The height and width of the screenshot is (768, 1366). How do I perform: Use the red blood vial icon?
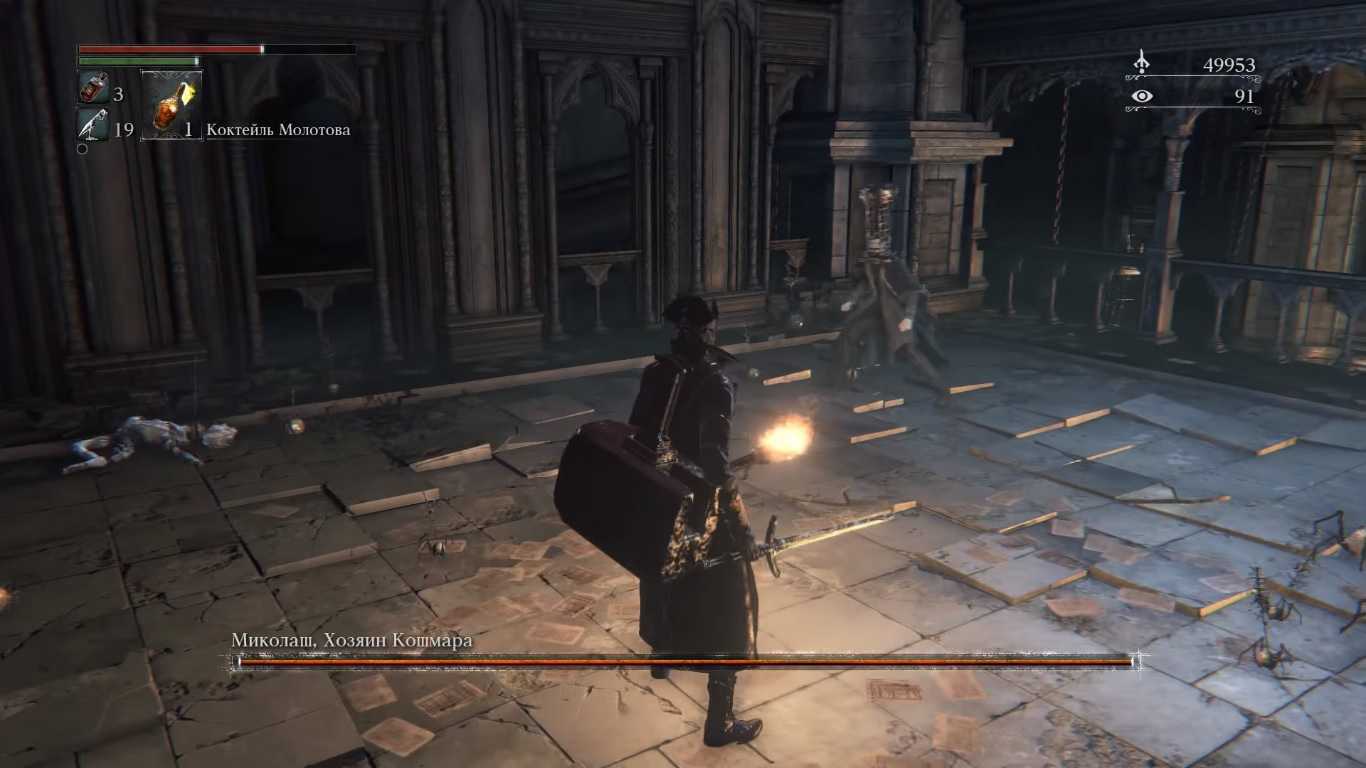(93, 89)
